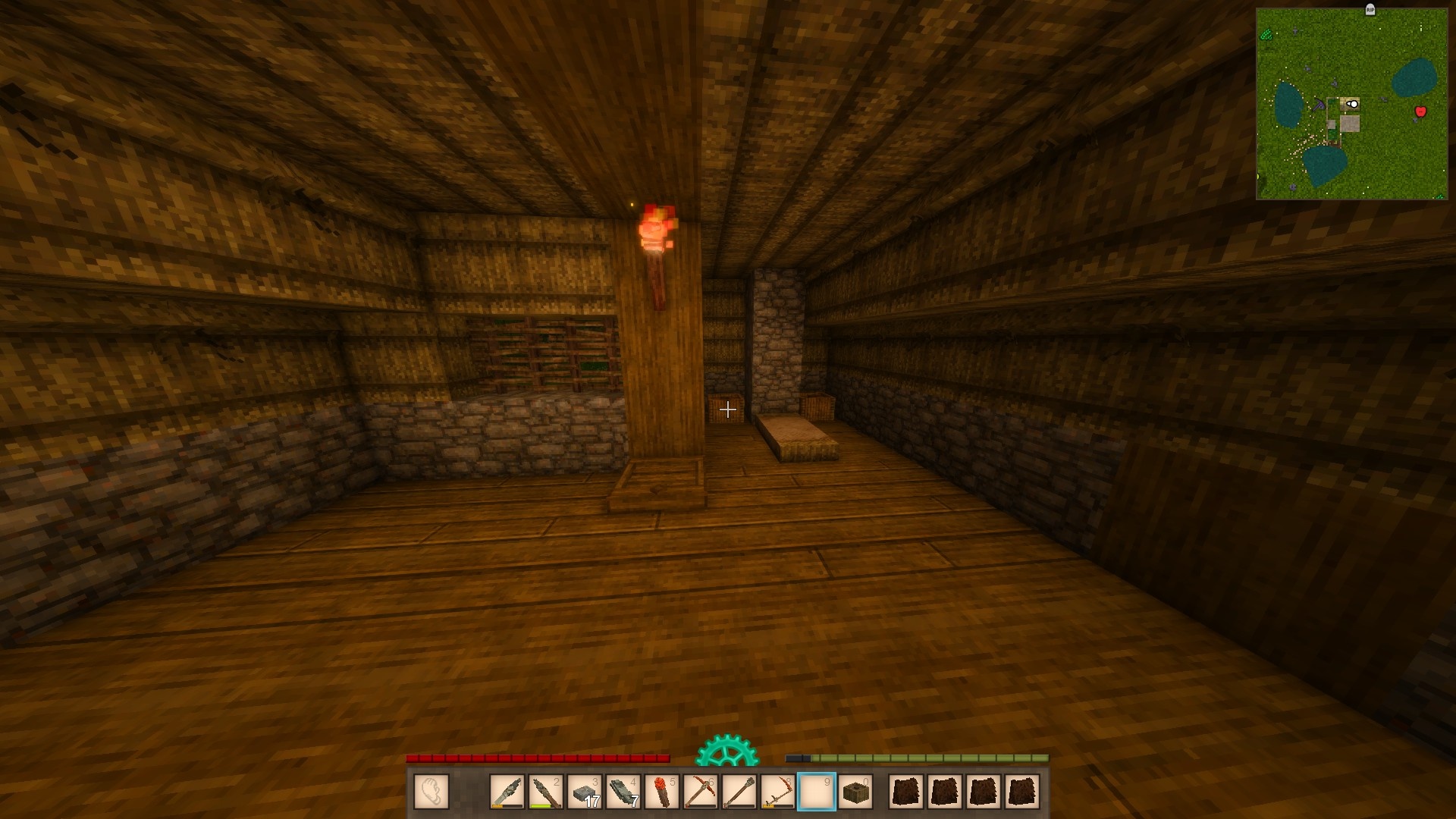Select the green leaf marker on minimap
Image resolution: width=1456 pixels, height=819 pixels.
[1266, 34]
